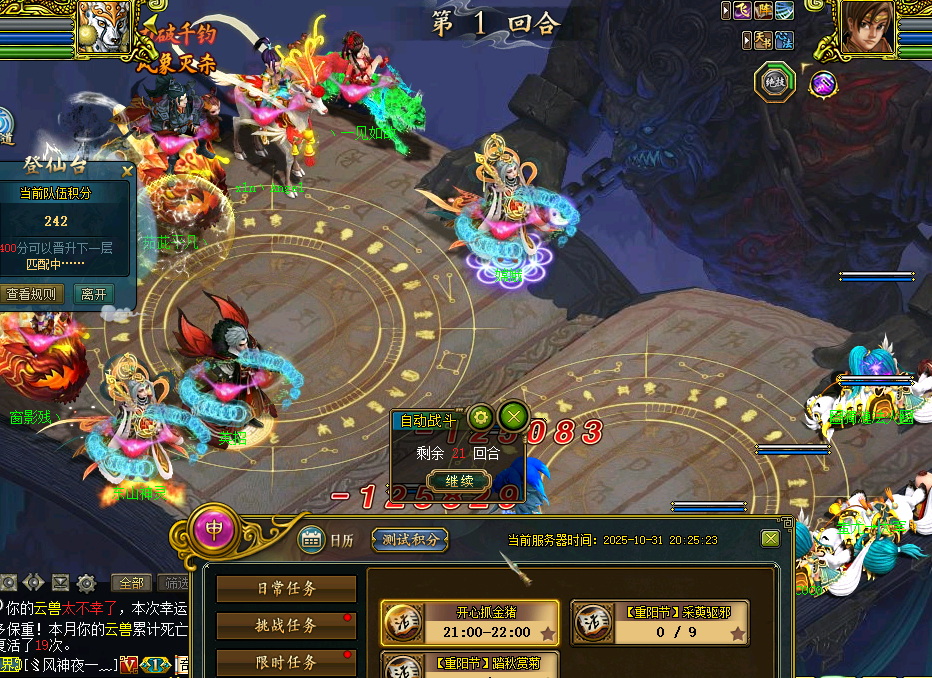Select the 全部 chat channel tab
The height and width of the screenshot is (678, 932).
[132, 582]
